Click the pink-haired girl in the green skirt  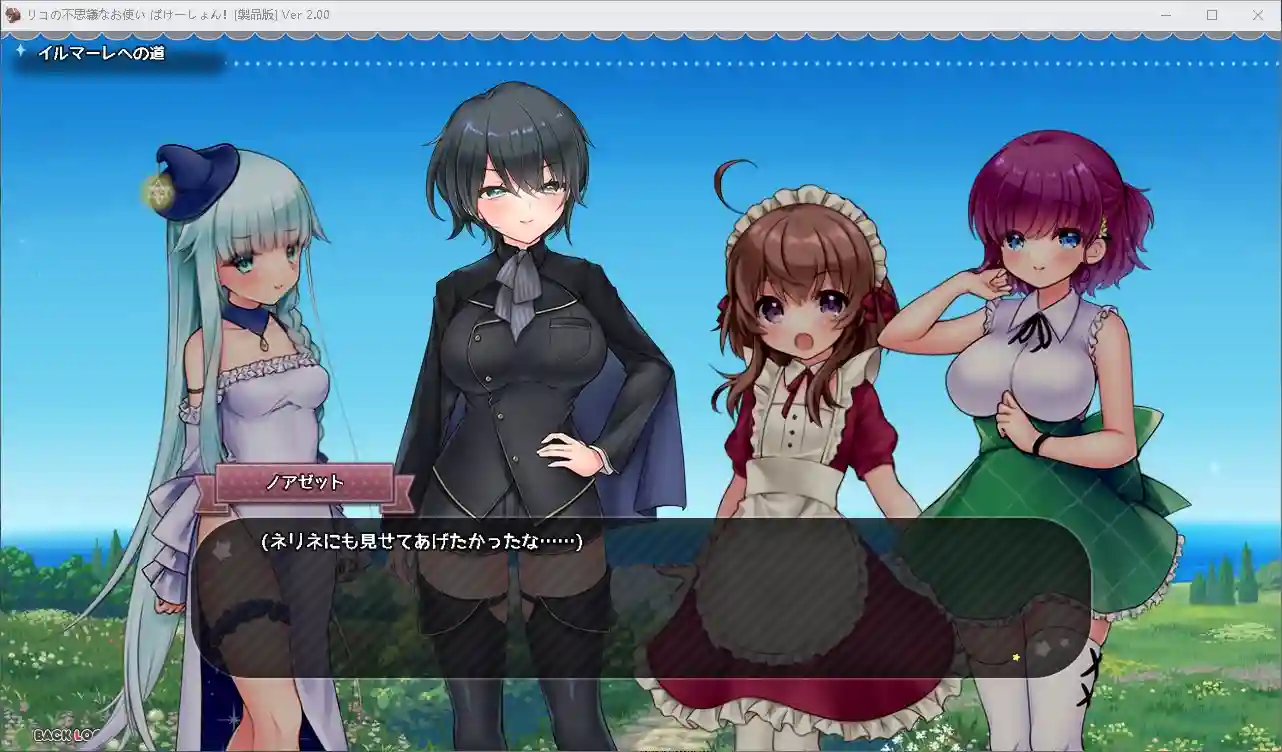tap(1050, 380)
